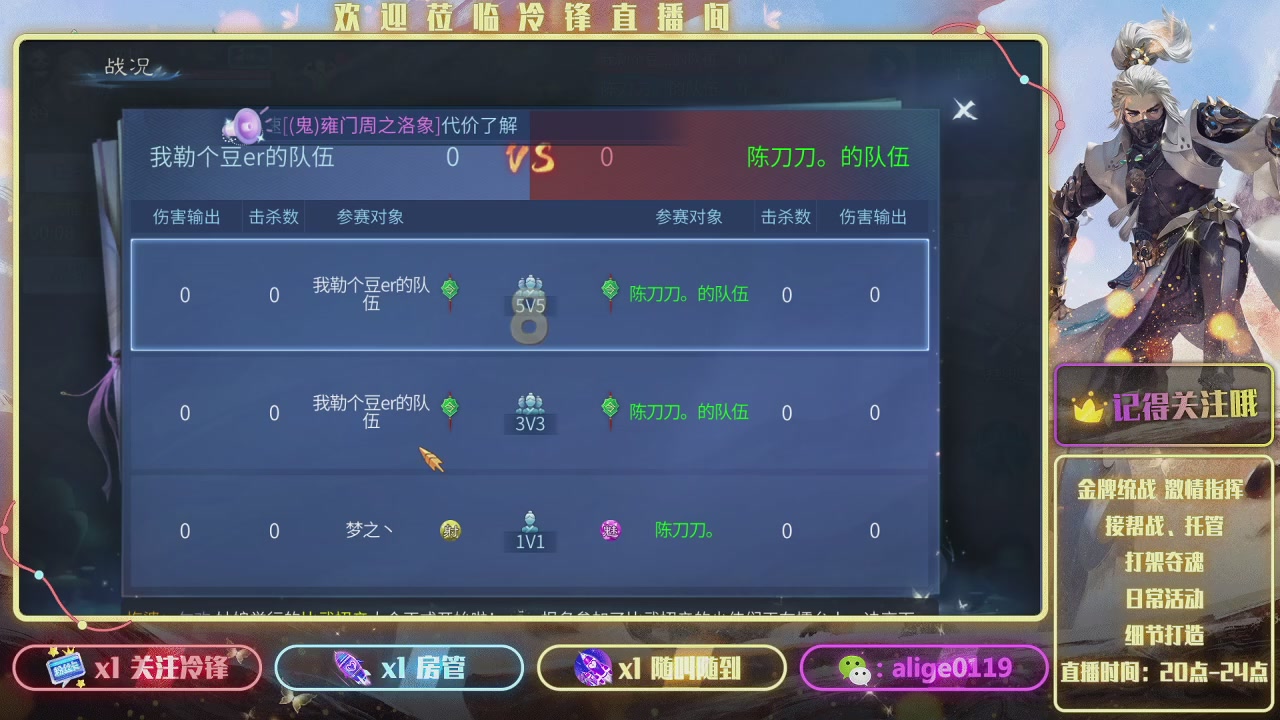Image resolution: width=1280 pixels, height=720 pixels.
Task: Open the 1V1 duel icon
Action: point(529,527)
